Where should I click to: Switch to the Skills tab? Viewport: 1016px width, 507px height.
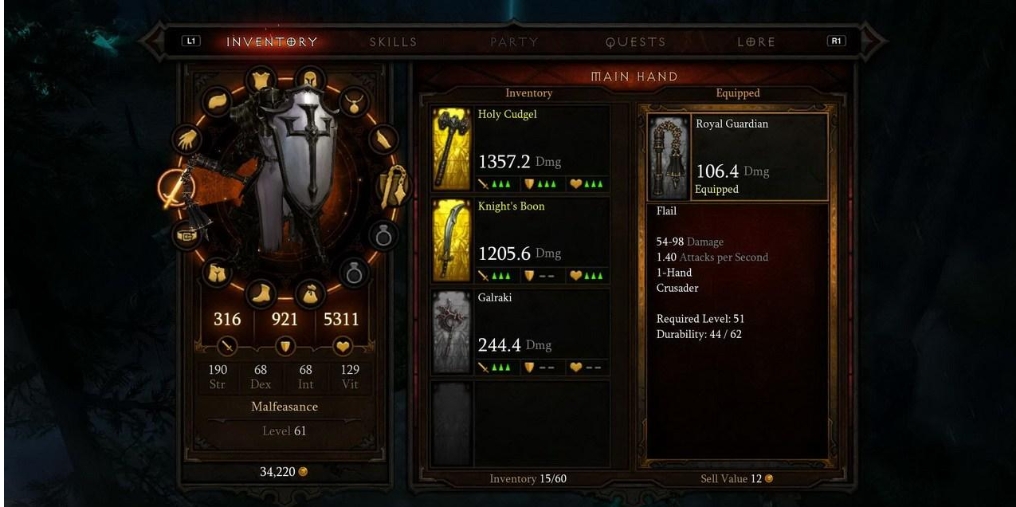pos(392,42)
